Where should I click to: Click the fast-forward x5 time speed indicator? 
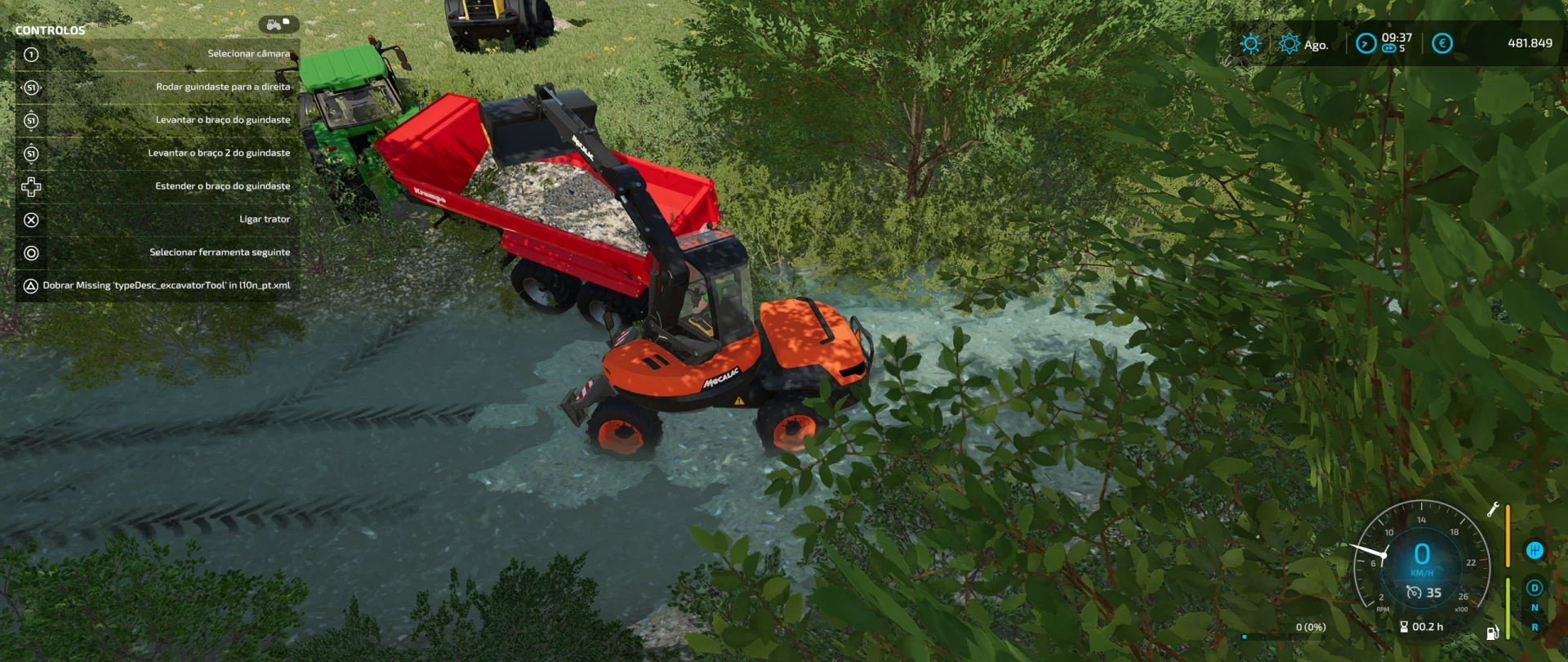pos(1390,47)
